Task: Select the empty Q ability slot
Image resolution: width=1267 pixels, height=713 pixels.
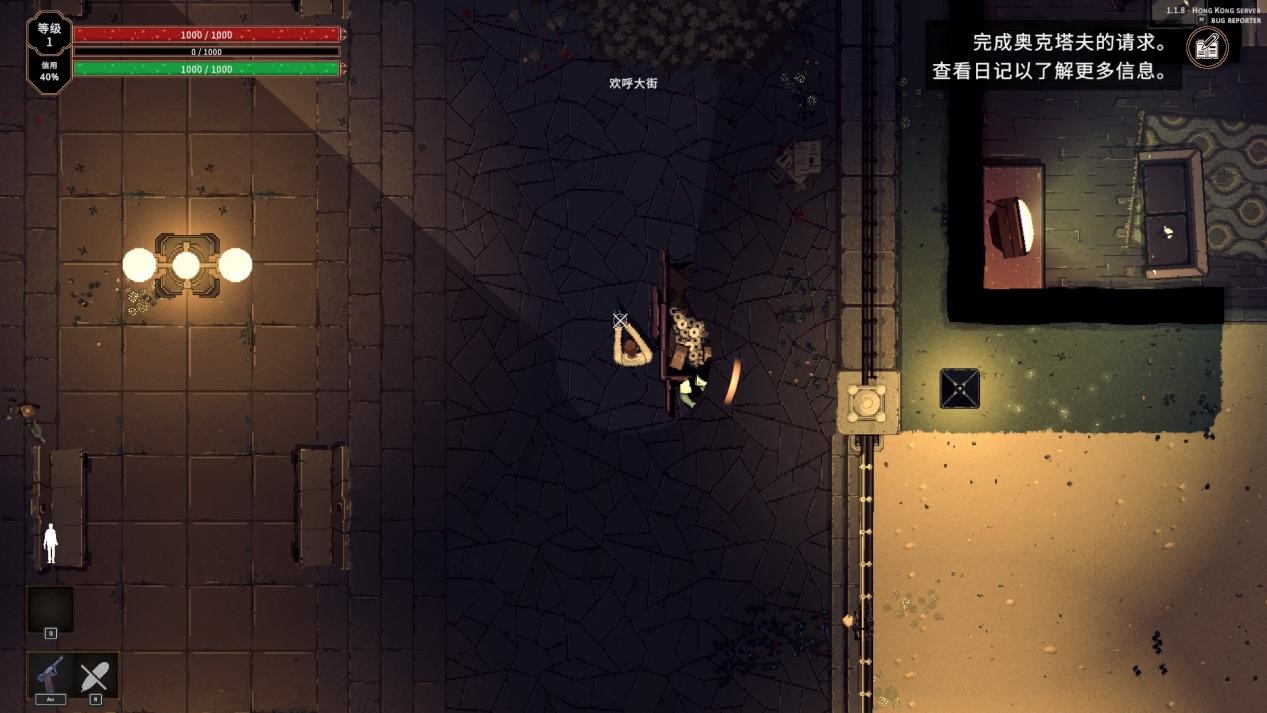Action: point(50,609)
